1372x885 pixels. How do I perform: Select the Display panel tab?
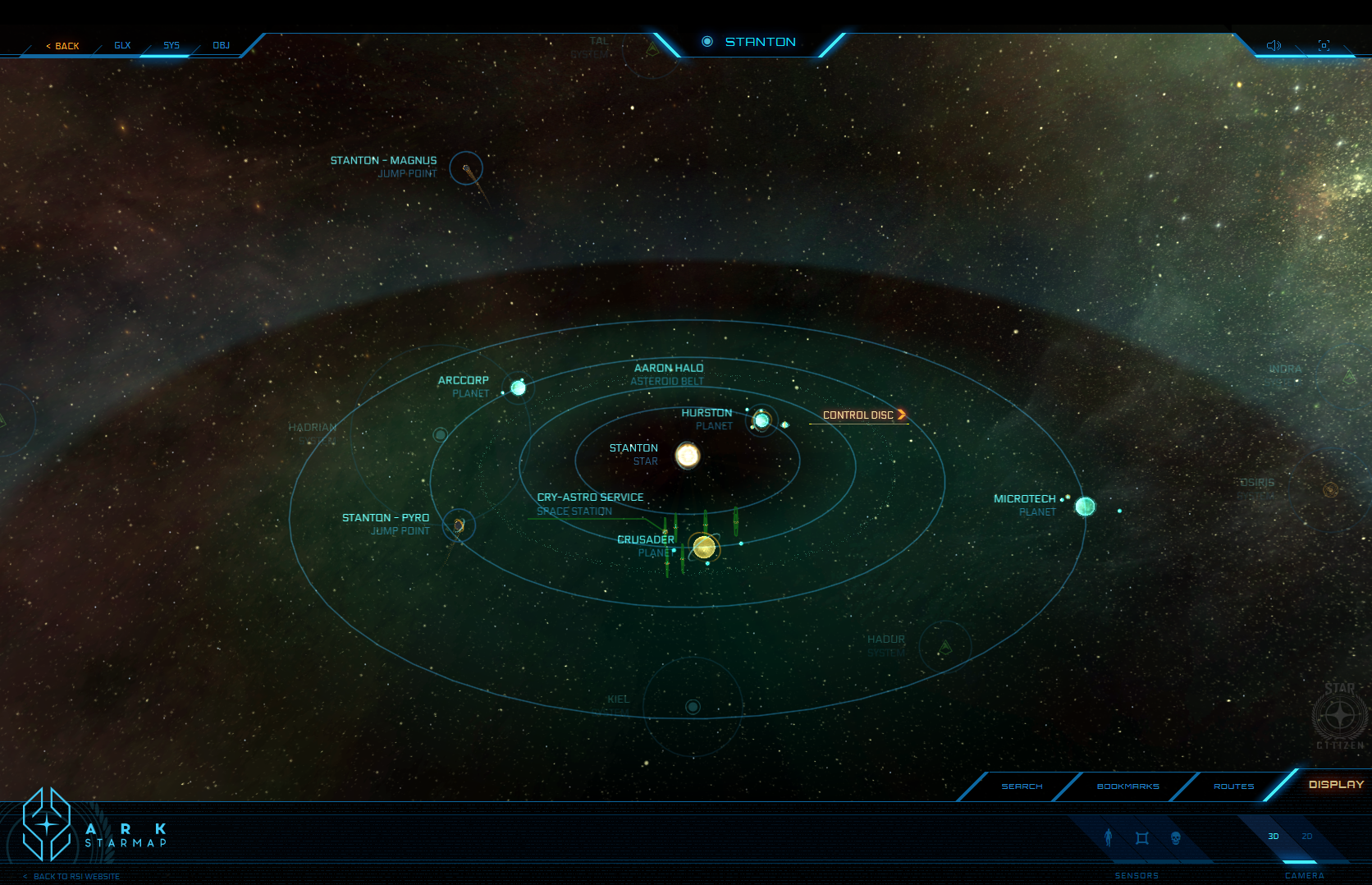tap(1335, 785)
